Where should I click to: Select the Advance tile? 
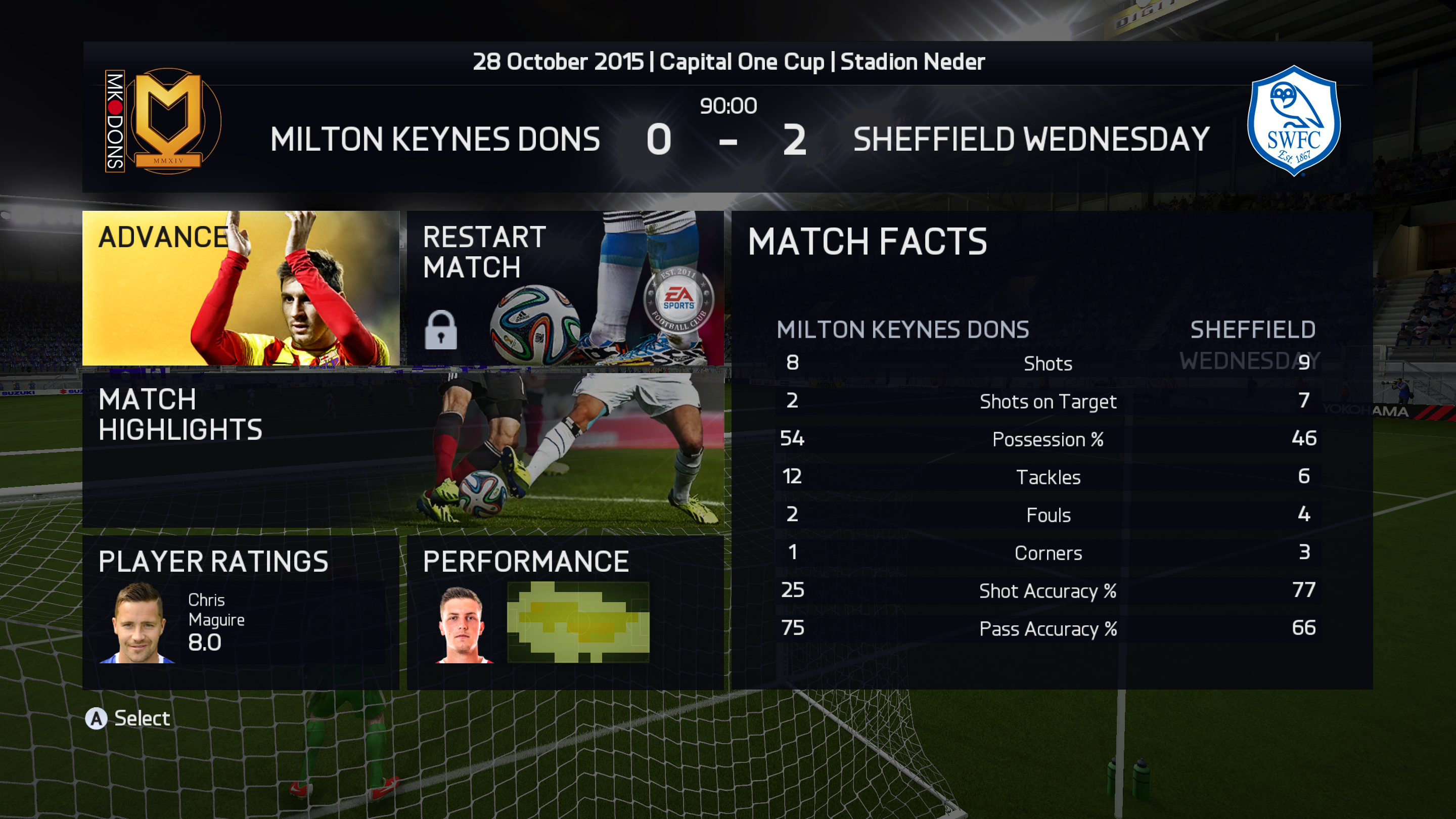(x=241, y=288)
